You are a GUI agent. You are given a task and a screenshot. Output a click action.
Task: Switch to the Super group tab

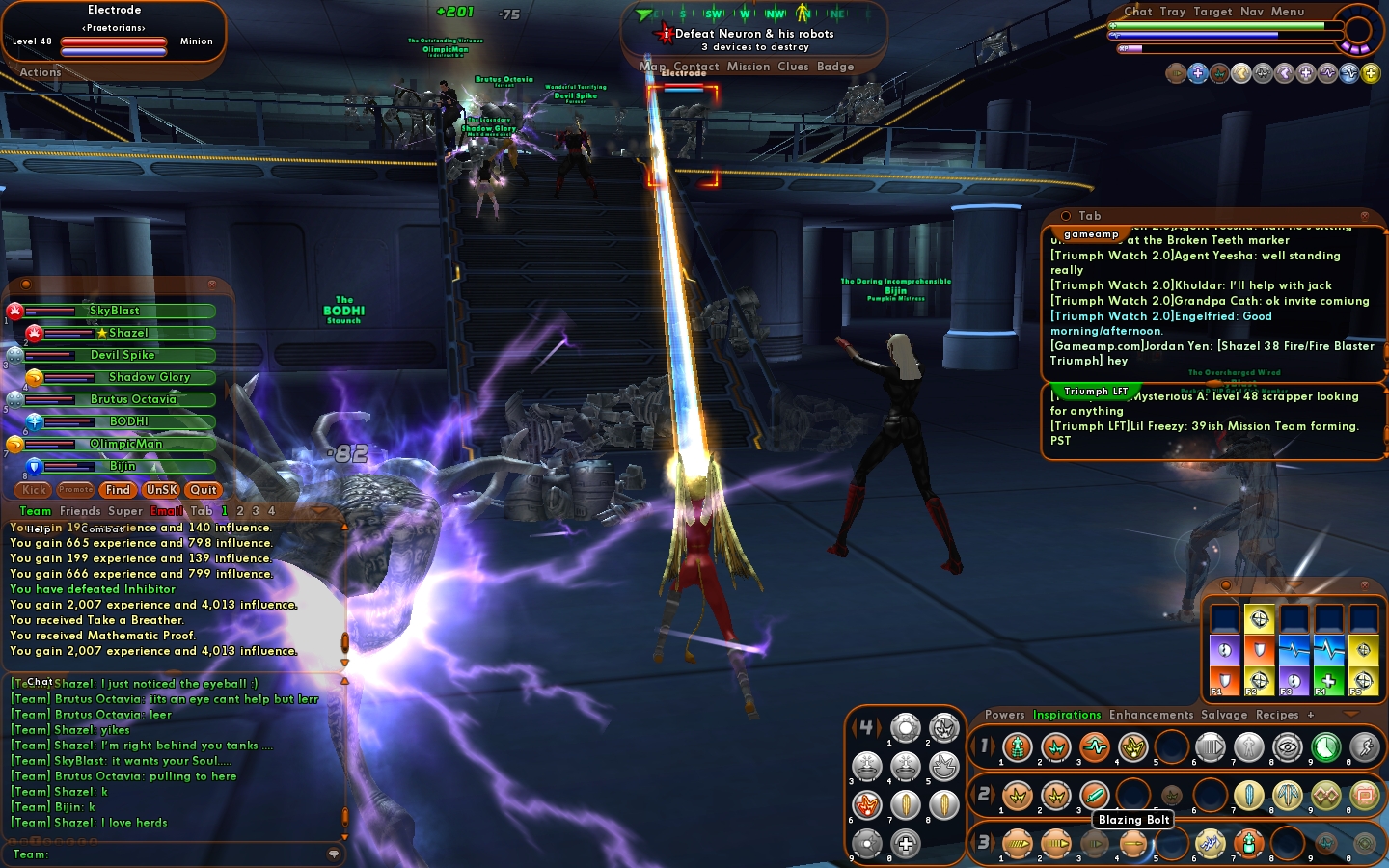tap(125, 511)
